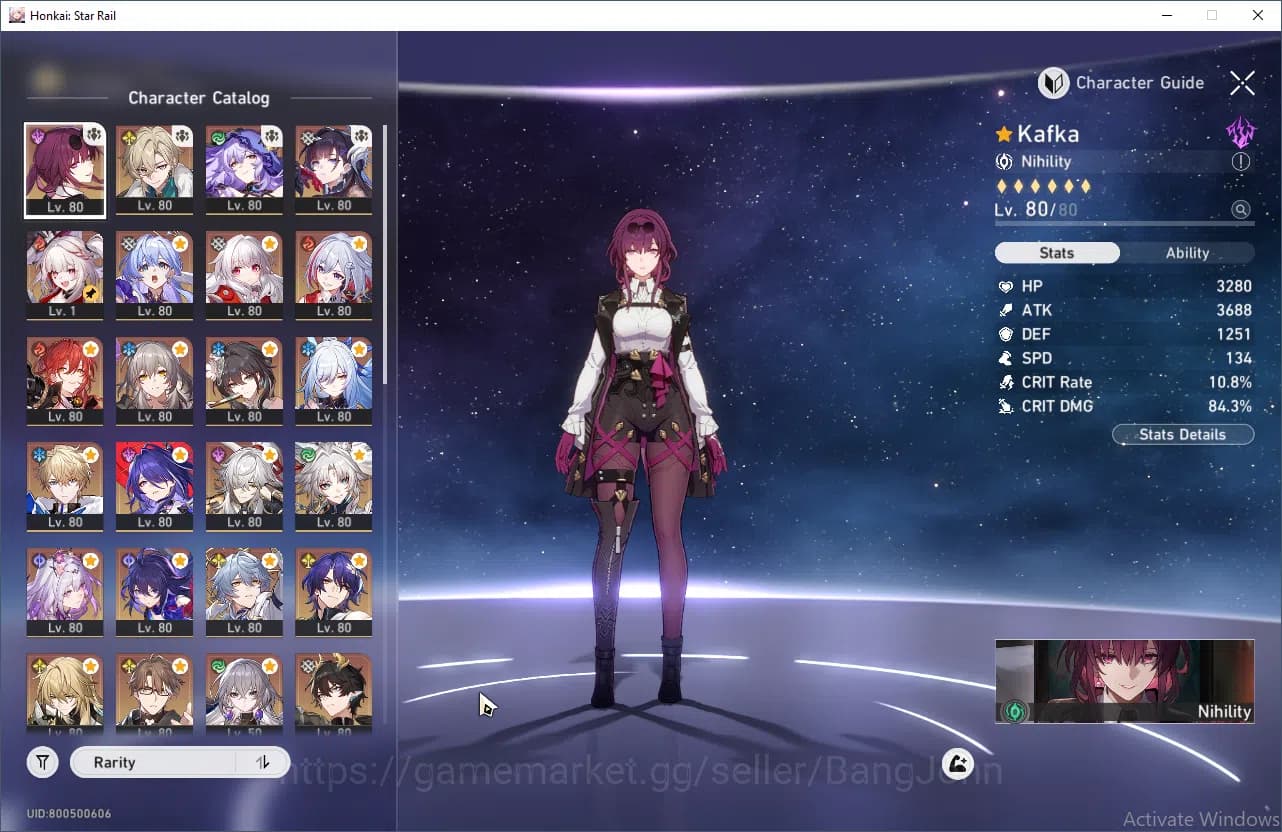Toggle the first Eidolon diamond
The image size is (1282, 832).
pyautogui.click(x=1003, y=186)
